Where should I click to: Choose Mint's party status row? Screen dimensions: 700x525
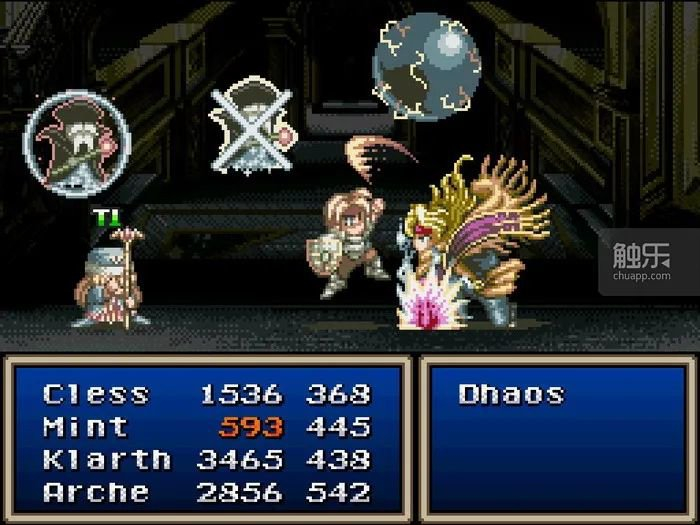[86, 427]
